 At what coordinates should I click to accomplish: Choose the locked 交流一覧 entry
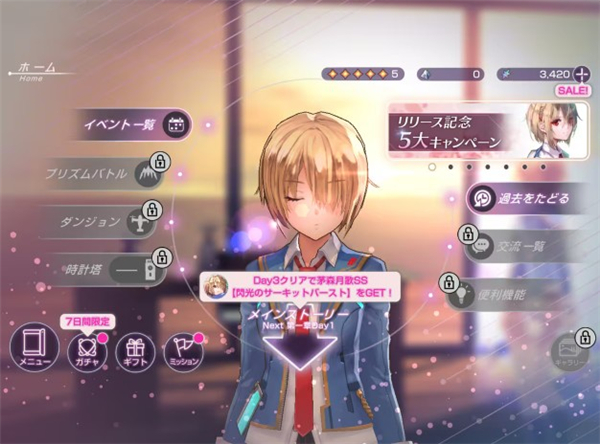tap(520, 245)
